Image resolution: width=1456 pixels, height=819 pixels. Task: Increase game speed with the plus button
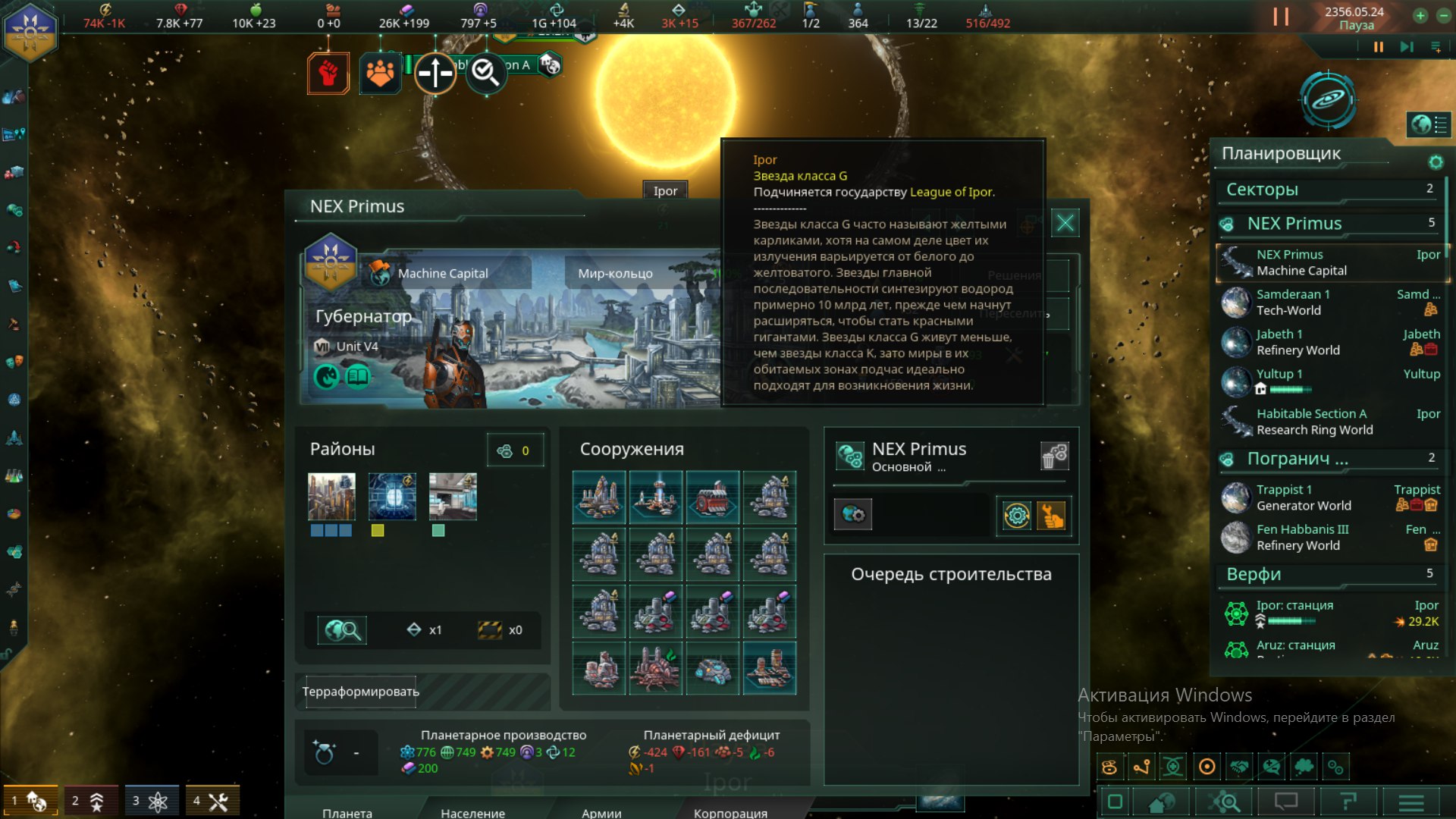click(x=1420, y=15)
